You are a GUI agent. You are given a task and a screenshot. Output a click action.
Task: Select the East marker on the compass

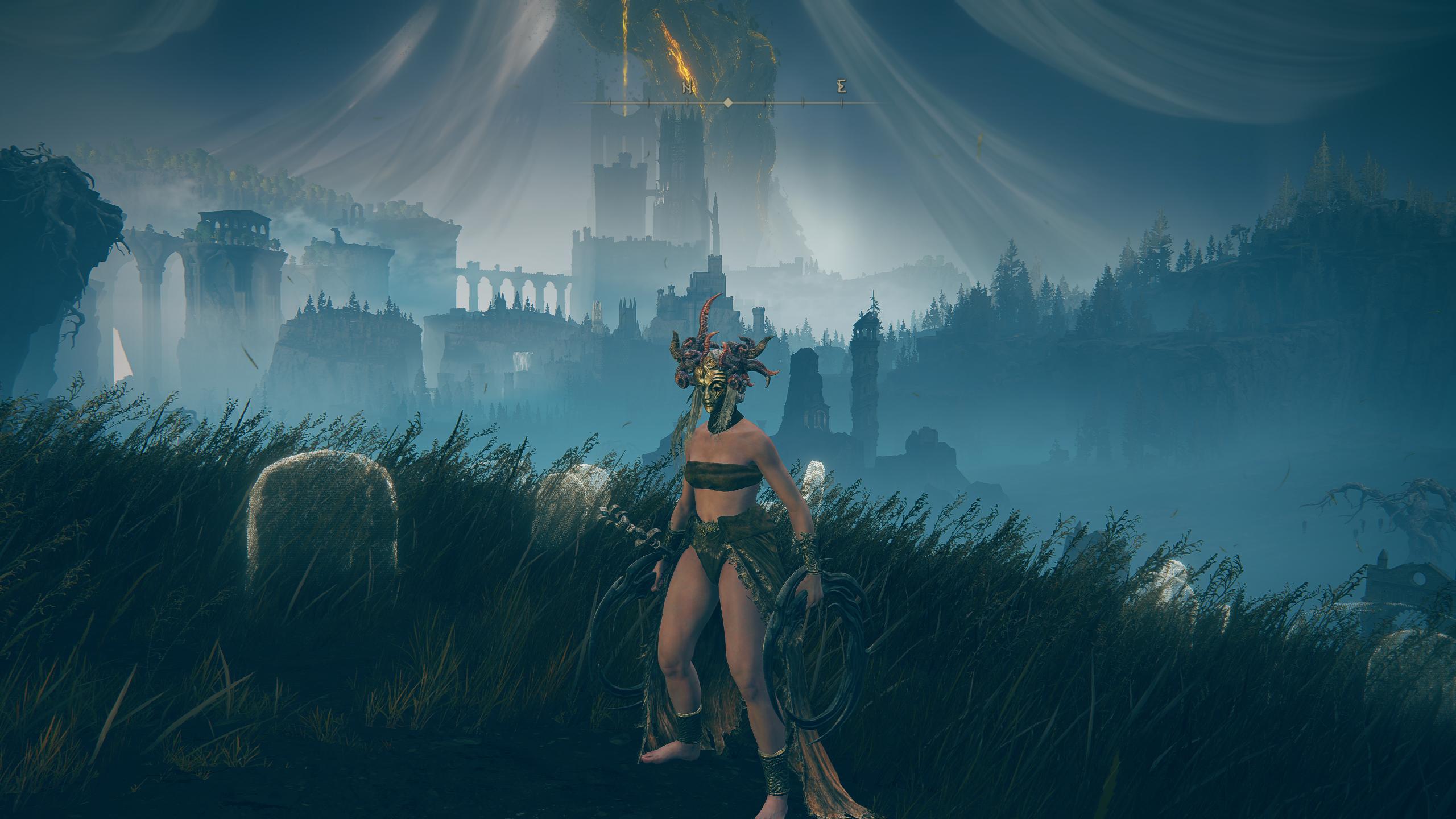[842, 88]
